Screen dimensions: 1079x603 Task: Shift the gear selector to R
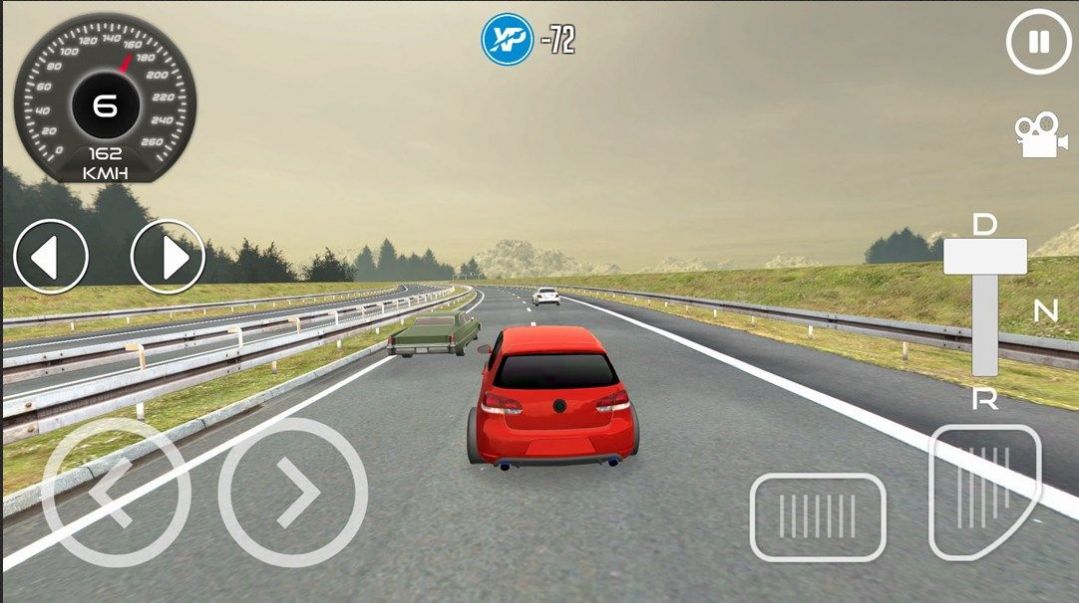(985, 399)
